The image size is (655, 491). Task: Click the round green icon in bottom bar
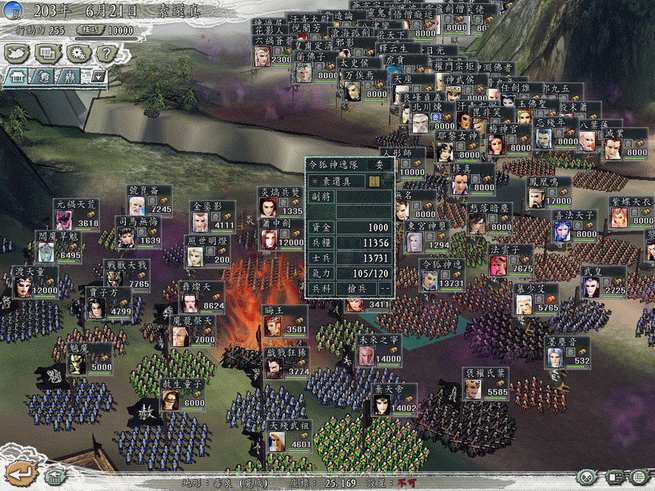[588, 477]
